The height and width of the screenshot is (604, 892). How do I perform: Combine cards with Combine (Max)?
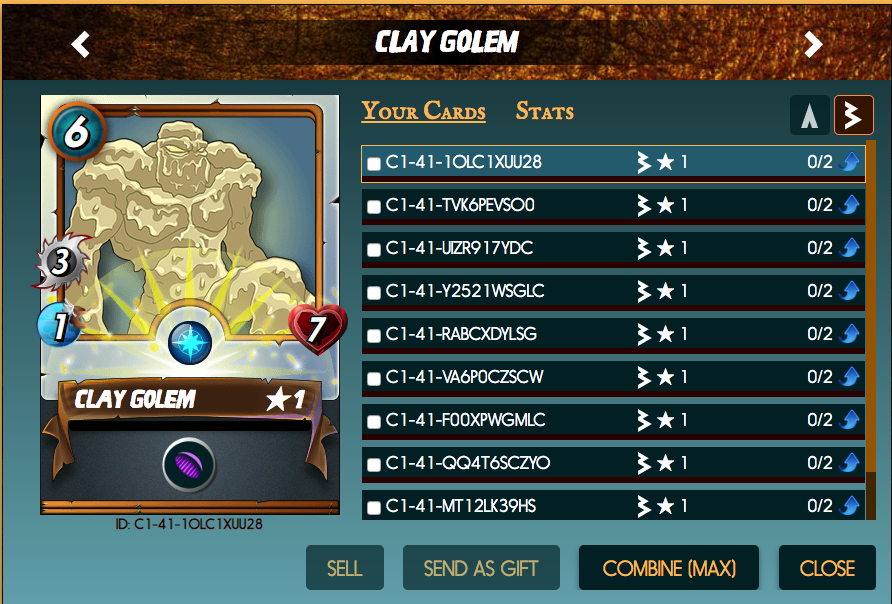(x=669, y=568)
